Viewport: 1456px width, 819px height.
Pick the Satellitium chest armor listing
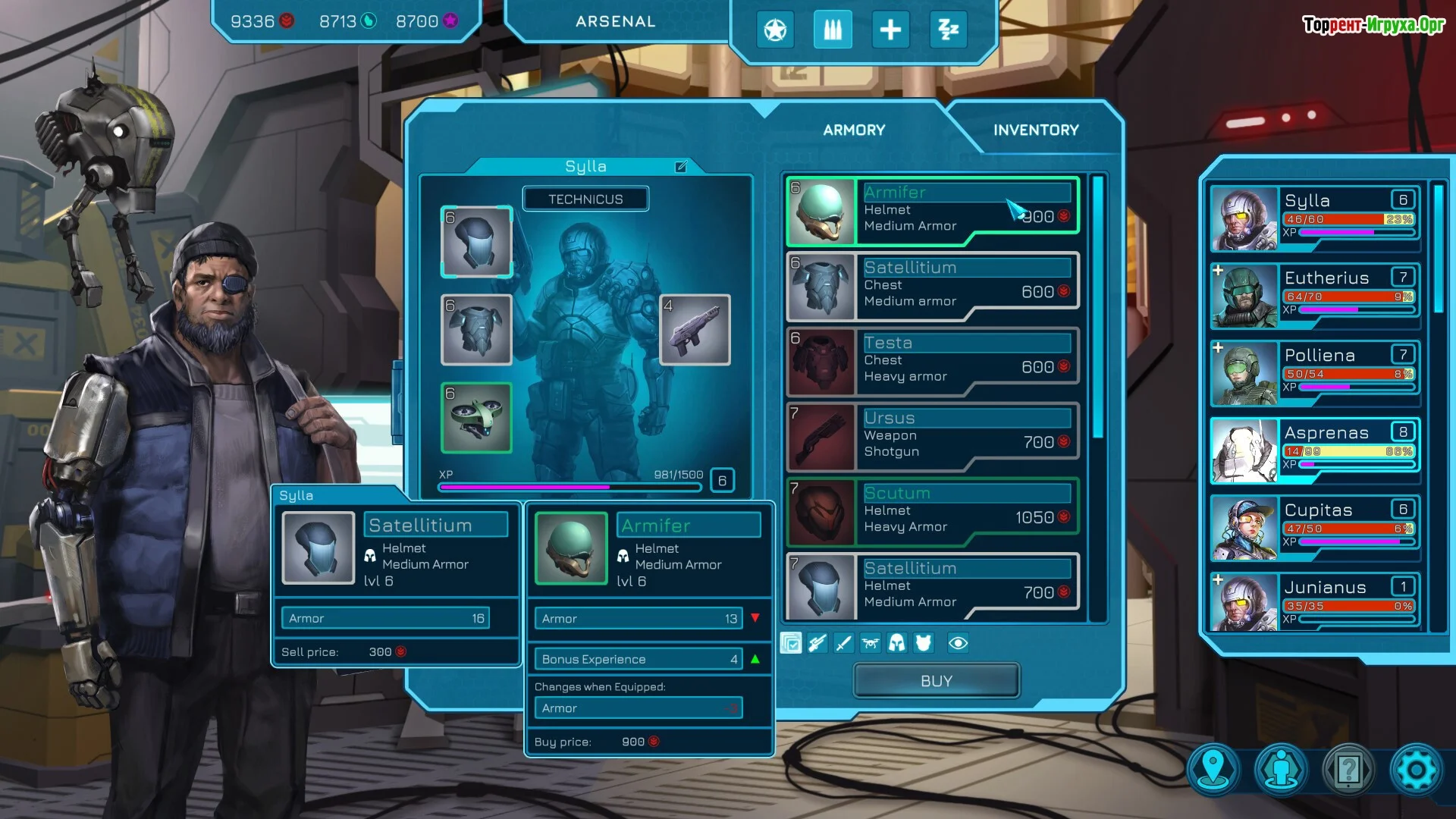click(x=933, y=287)
